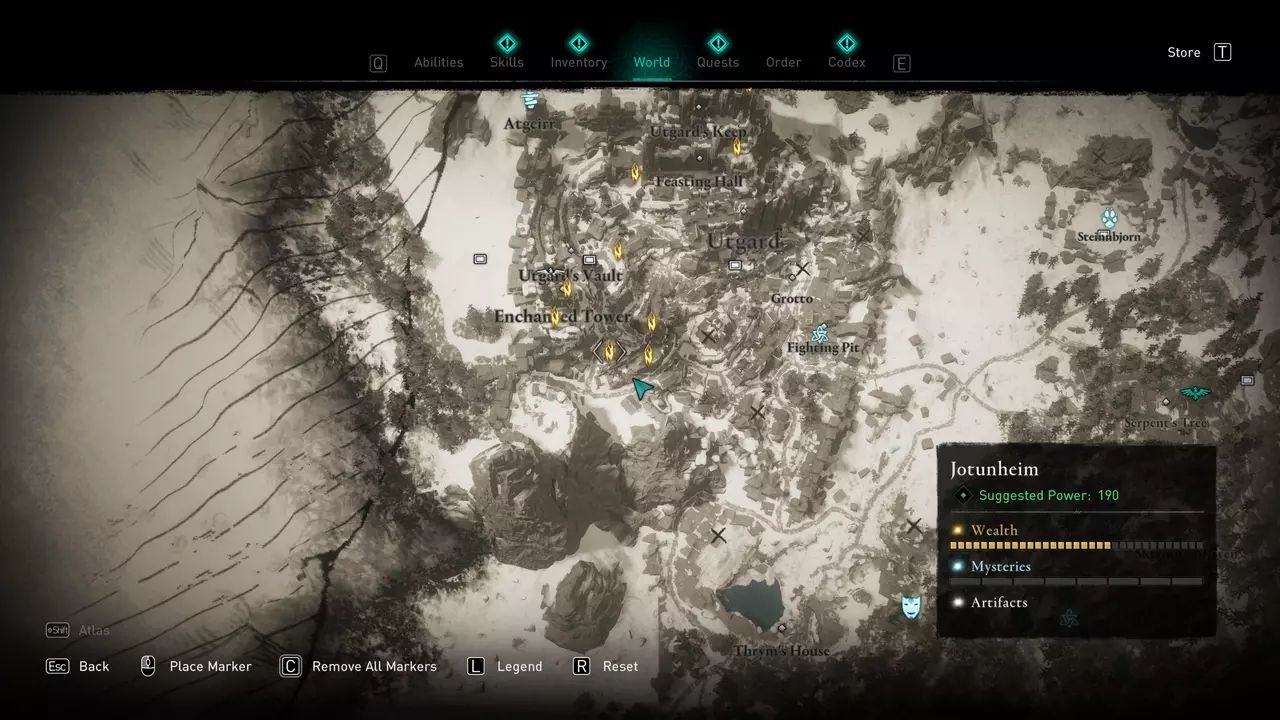Click the wealth marker at Utgard's Keep
This screenshot has width=1280, height=720.
tap(737, 147)
